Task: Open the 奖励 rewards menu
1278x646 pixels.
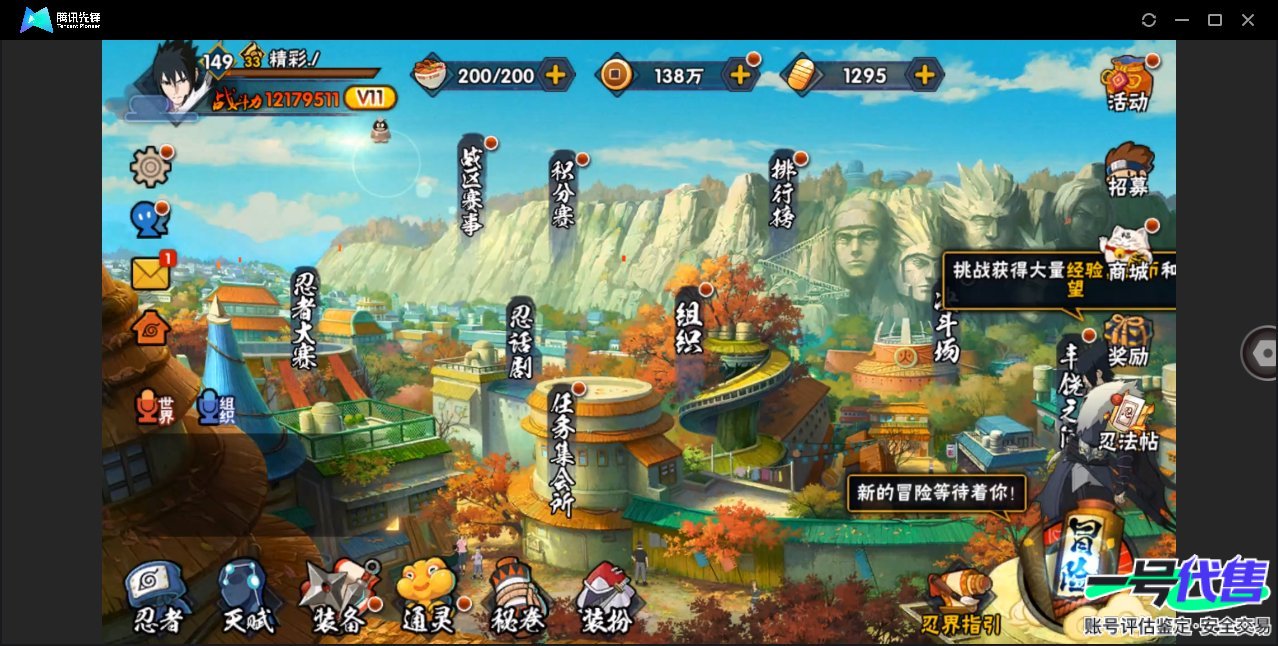Action: [x=1128, y=341]
